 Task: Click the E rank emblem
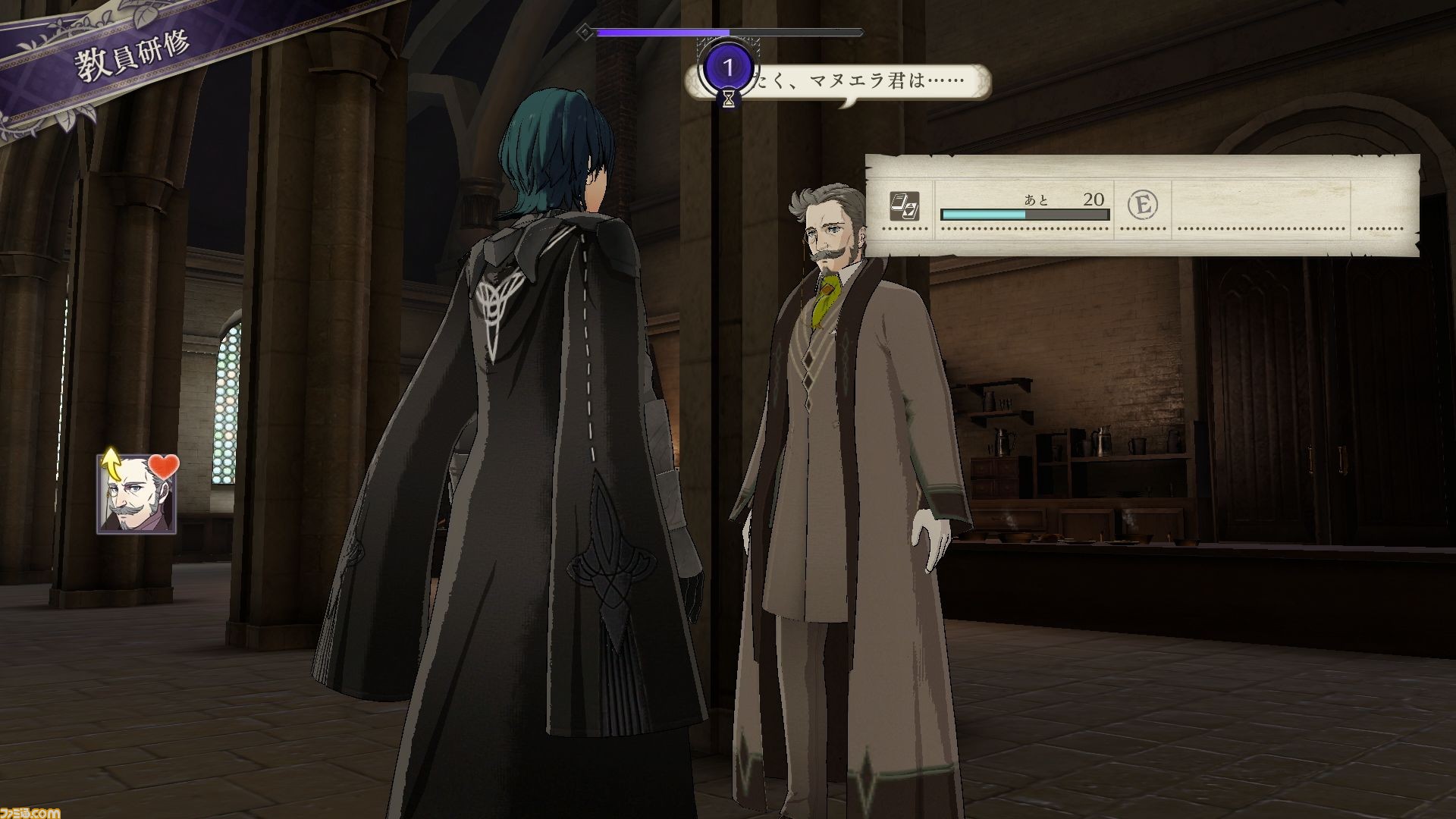pyautogui.click(x=1142, y=204)
